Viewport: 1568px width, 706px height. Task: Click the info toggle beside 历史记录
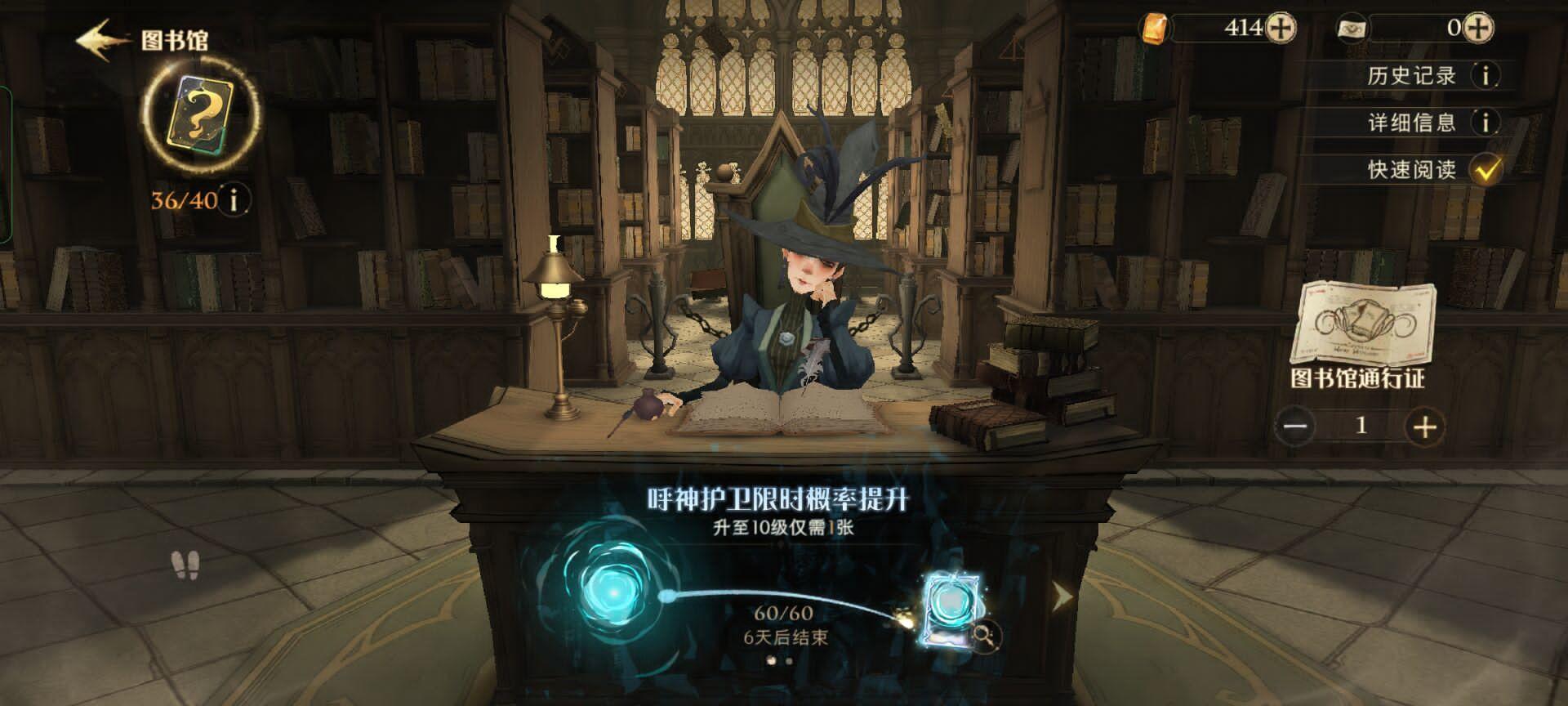click(1485, 77)
